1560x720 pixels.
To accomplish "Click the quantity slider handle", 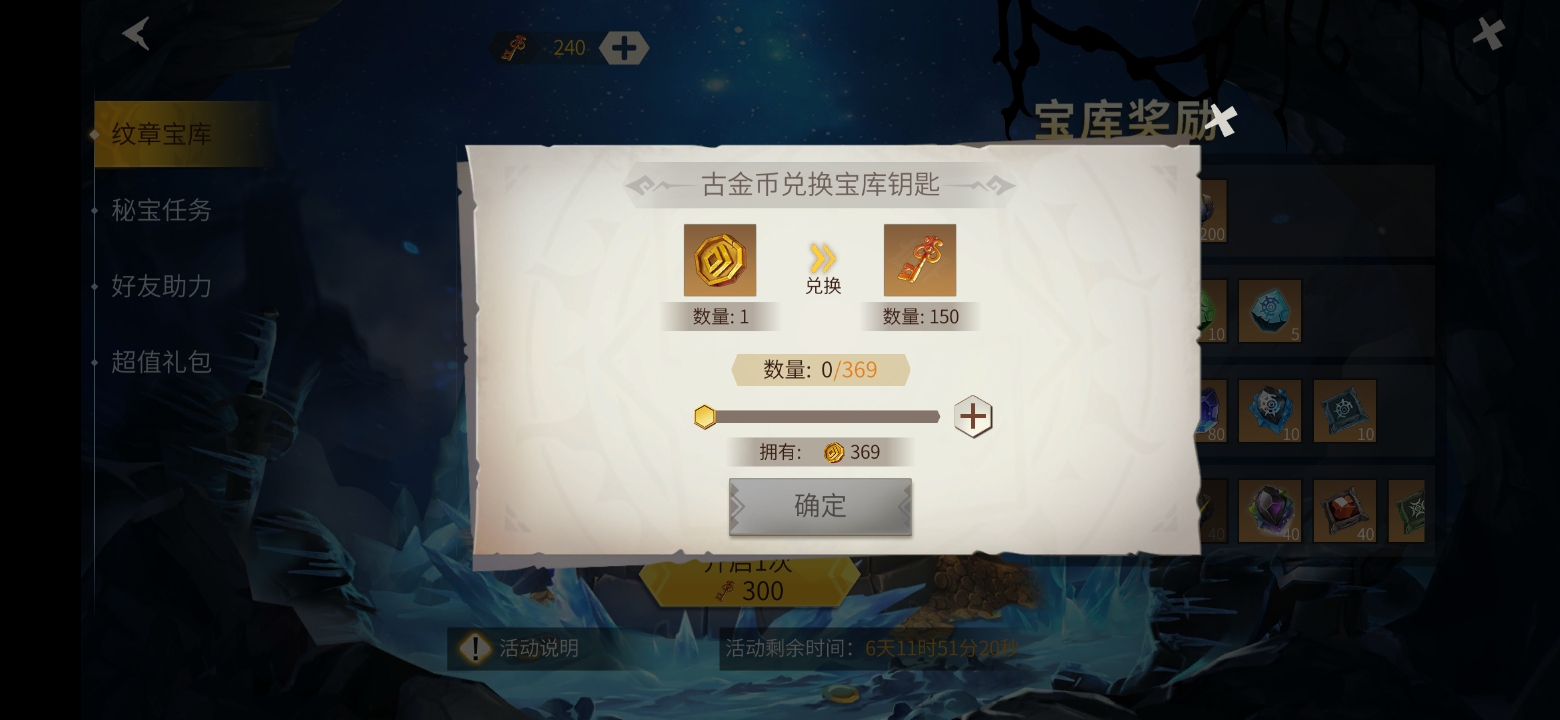I will (705, 416).
